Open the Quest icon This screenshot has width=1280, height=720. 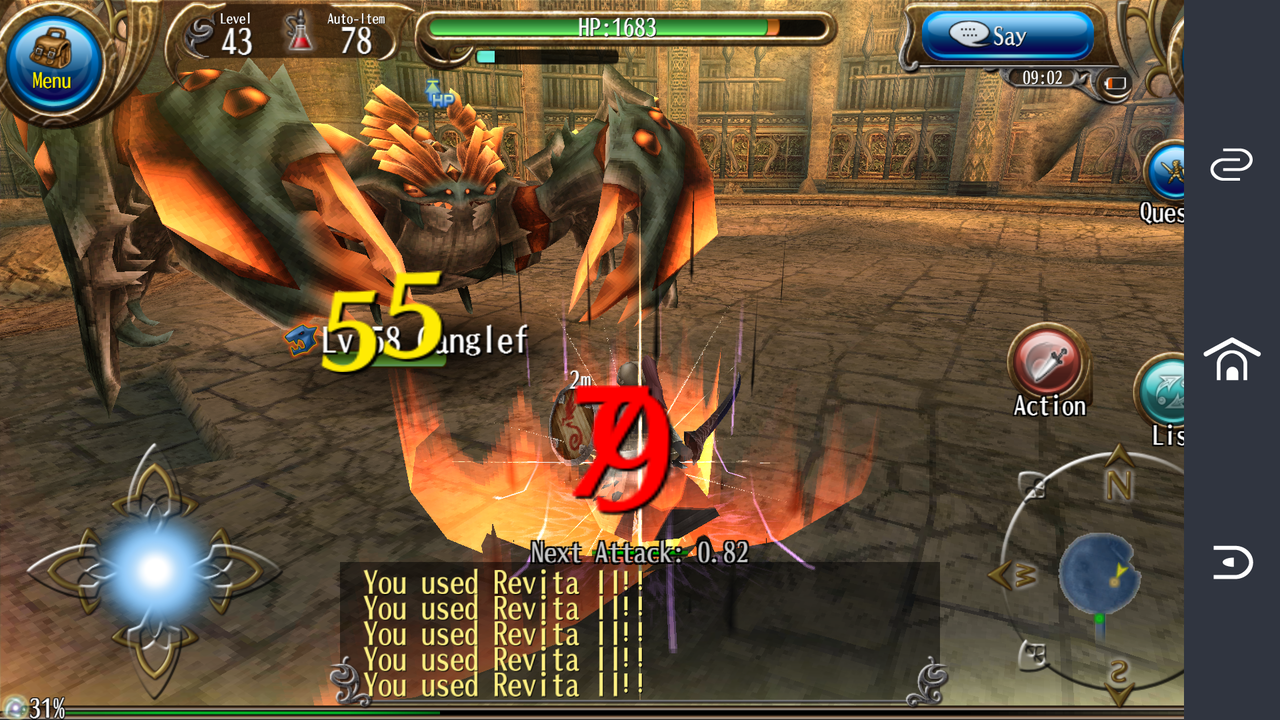[1166, 175]
